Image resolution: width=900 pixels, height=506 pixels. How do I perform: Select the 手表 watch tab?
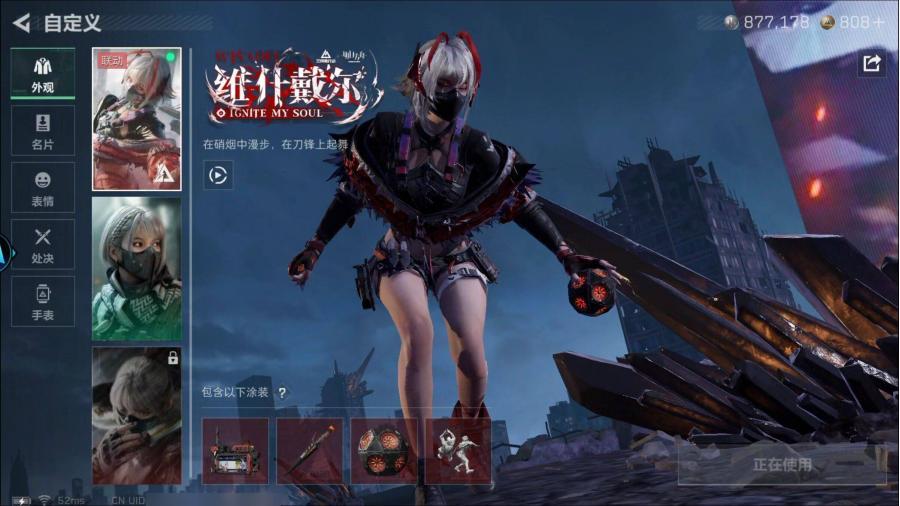[x=42, y=301]
